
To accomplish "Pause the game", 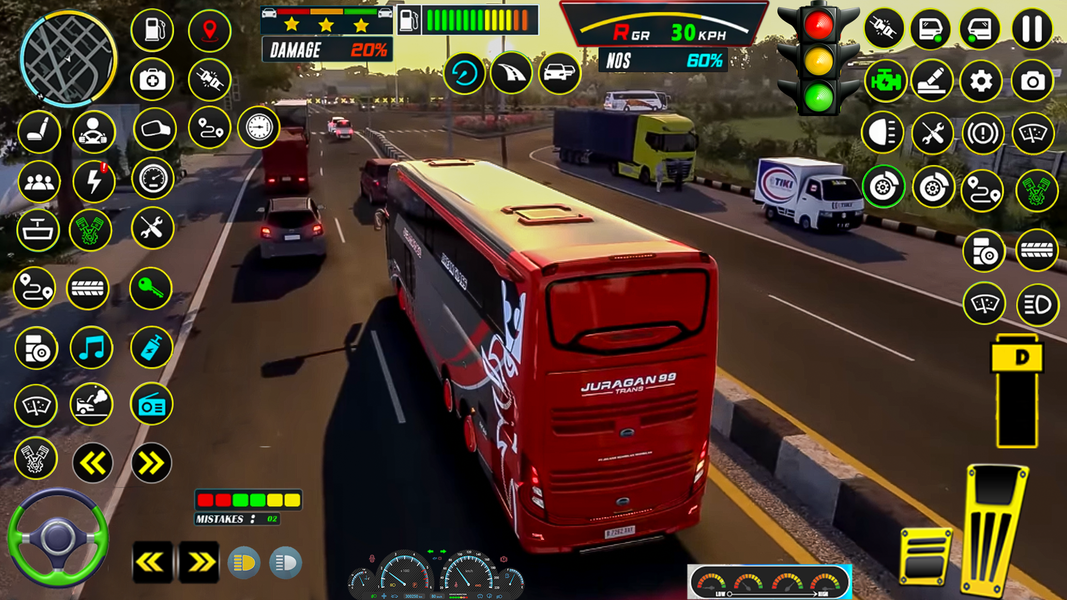I will pyautogui.click(x=1032, y=29).
